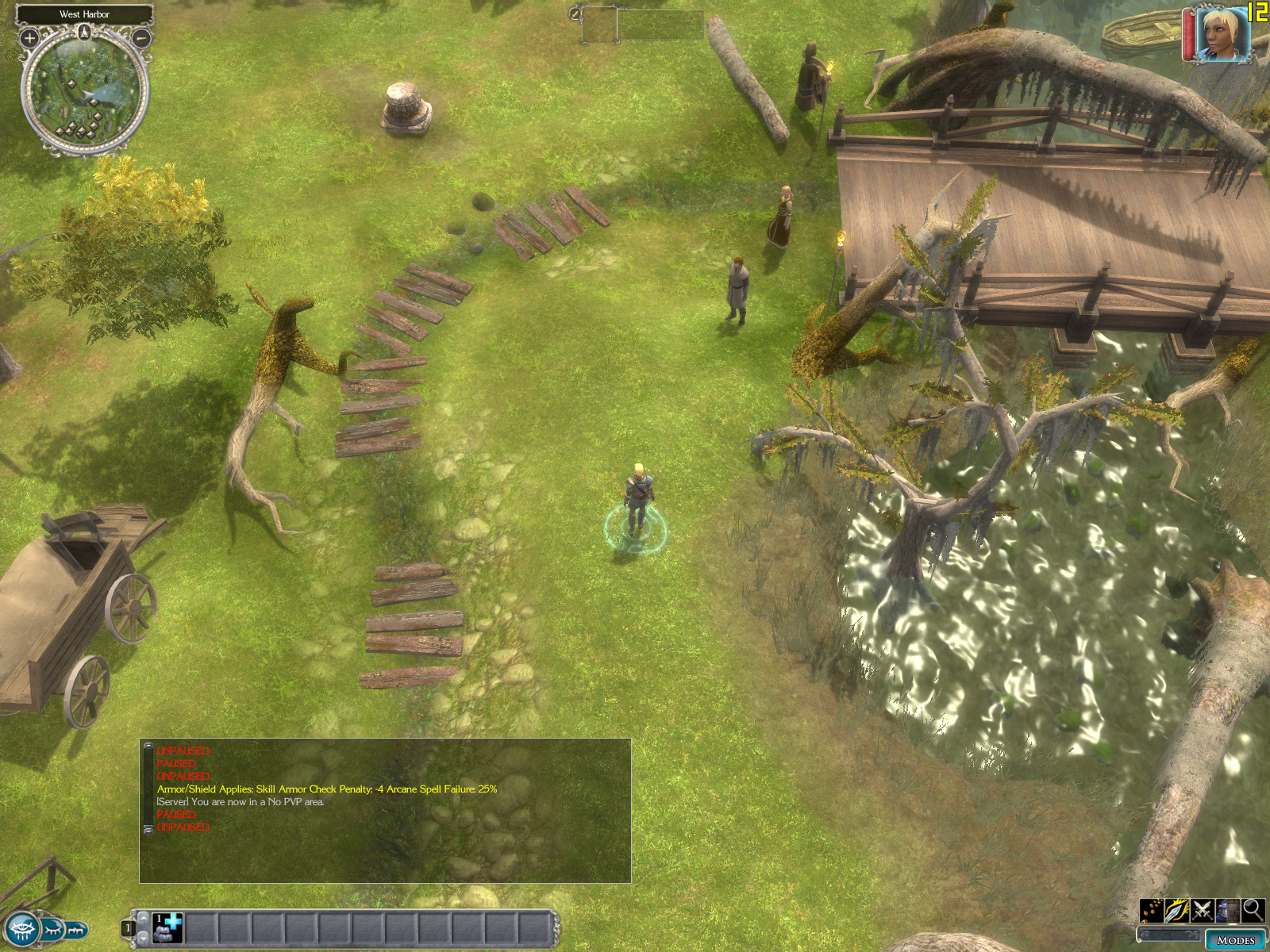This screenshot has height=952, width=1270.
Task: Collapse the chat log using top-left handle
Action: [x=148, y=747]
